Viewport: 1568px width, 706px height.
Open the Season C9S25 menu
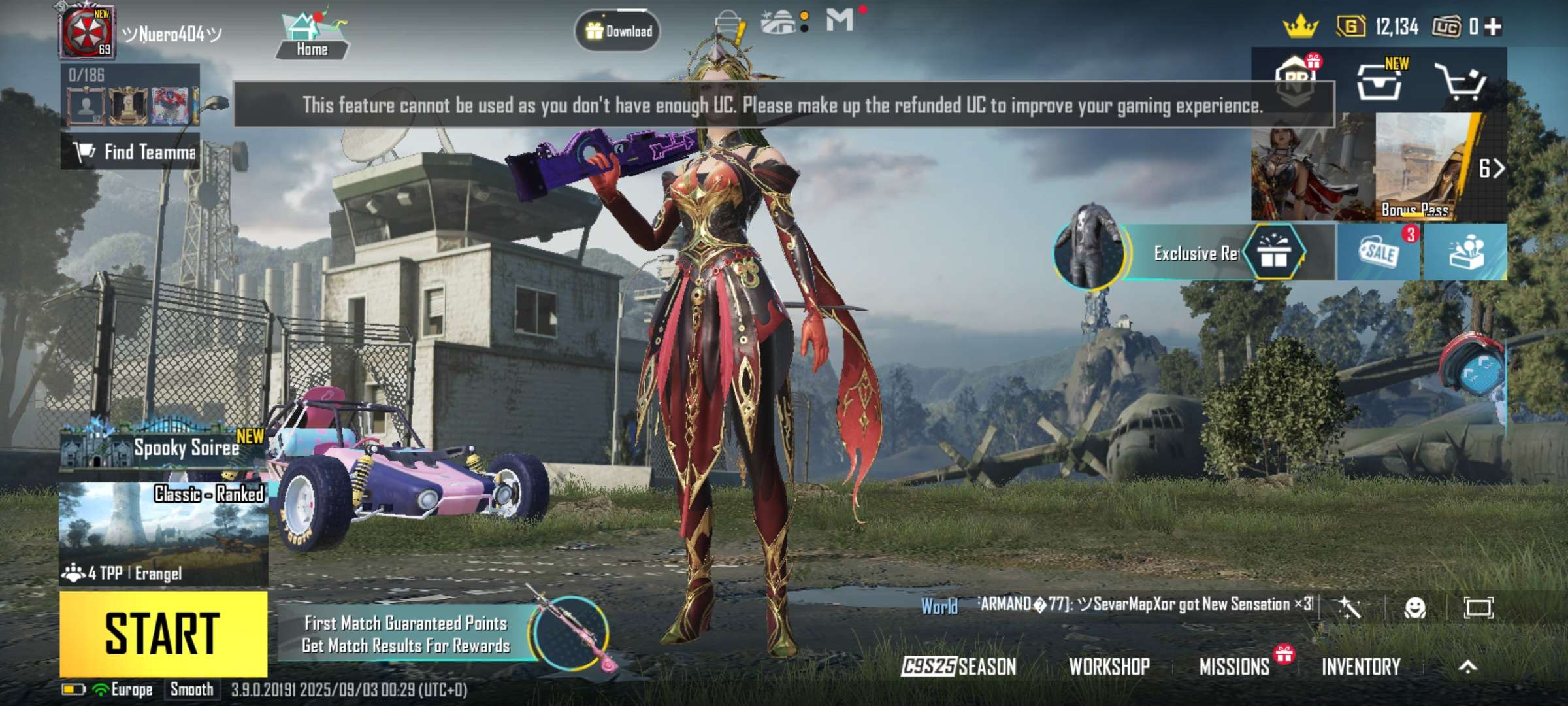click(958, 666)
